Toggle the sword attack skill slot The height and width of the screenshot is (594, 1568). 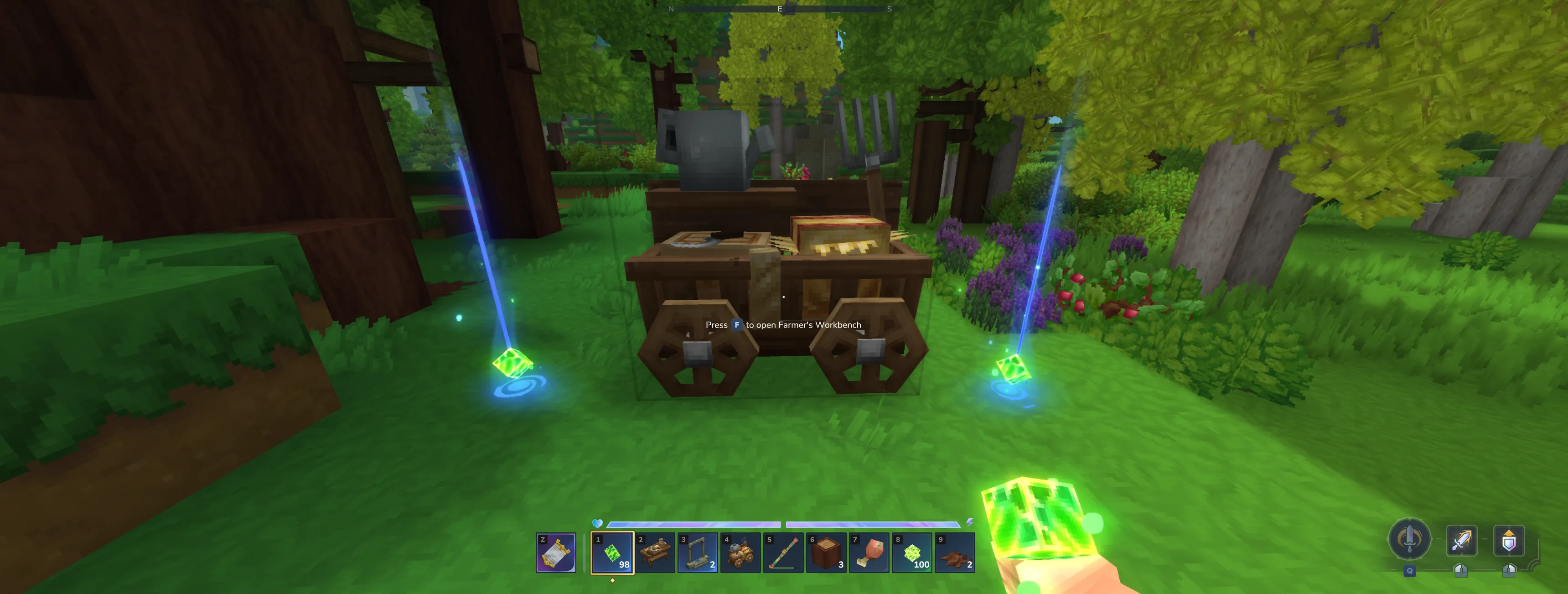pos(1461,539)
